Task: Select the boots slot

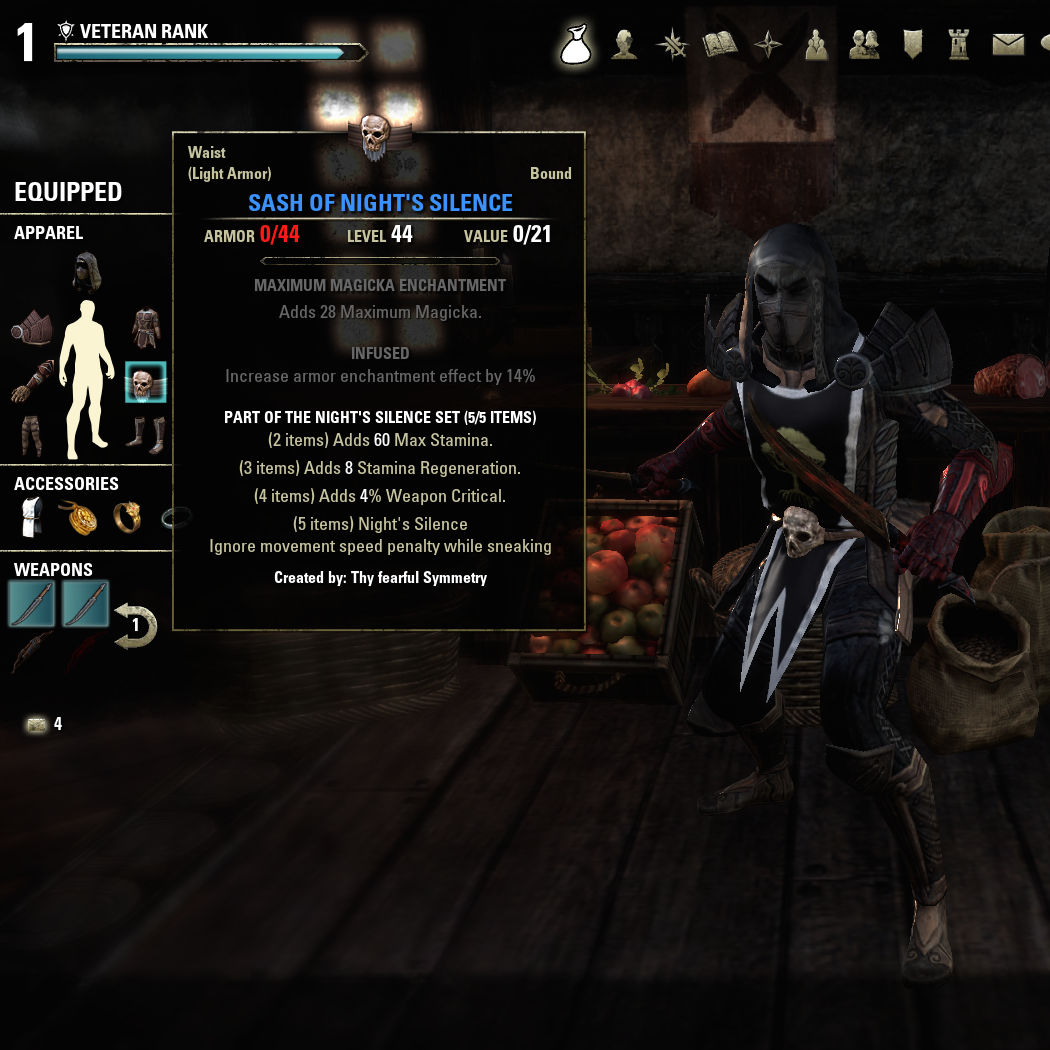Action: [x=146, y=436]
